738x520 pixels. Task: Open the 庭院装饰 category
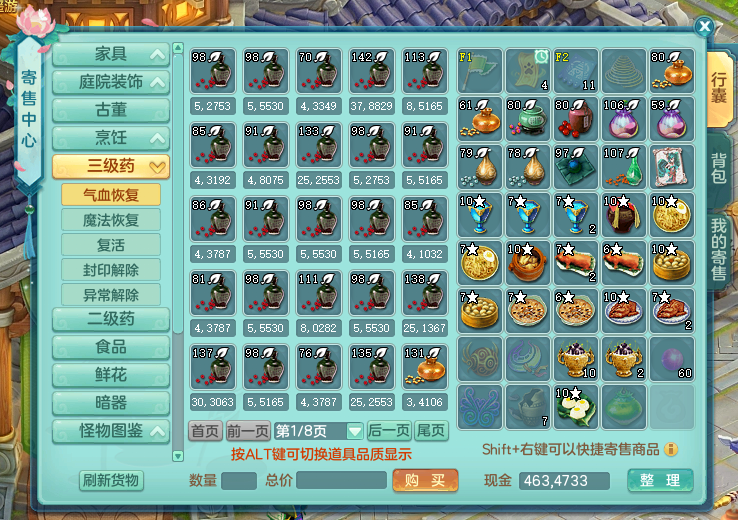coord(110,82)
